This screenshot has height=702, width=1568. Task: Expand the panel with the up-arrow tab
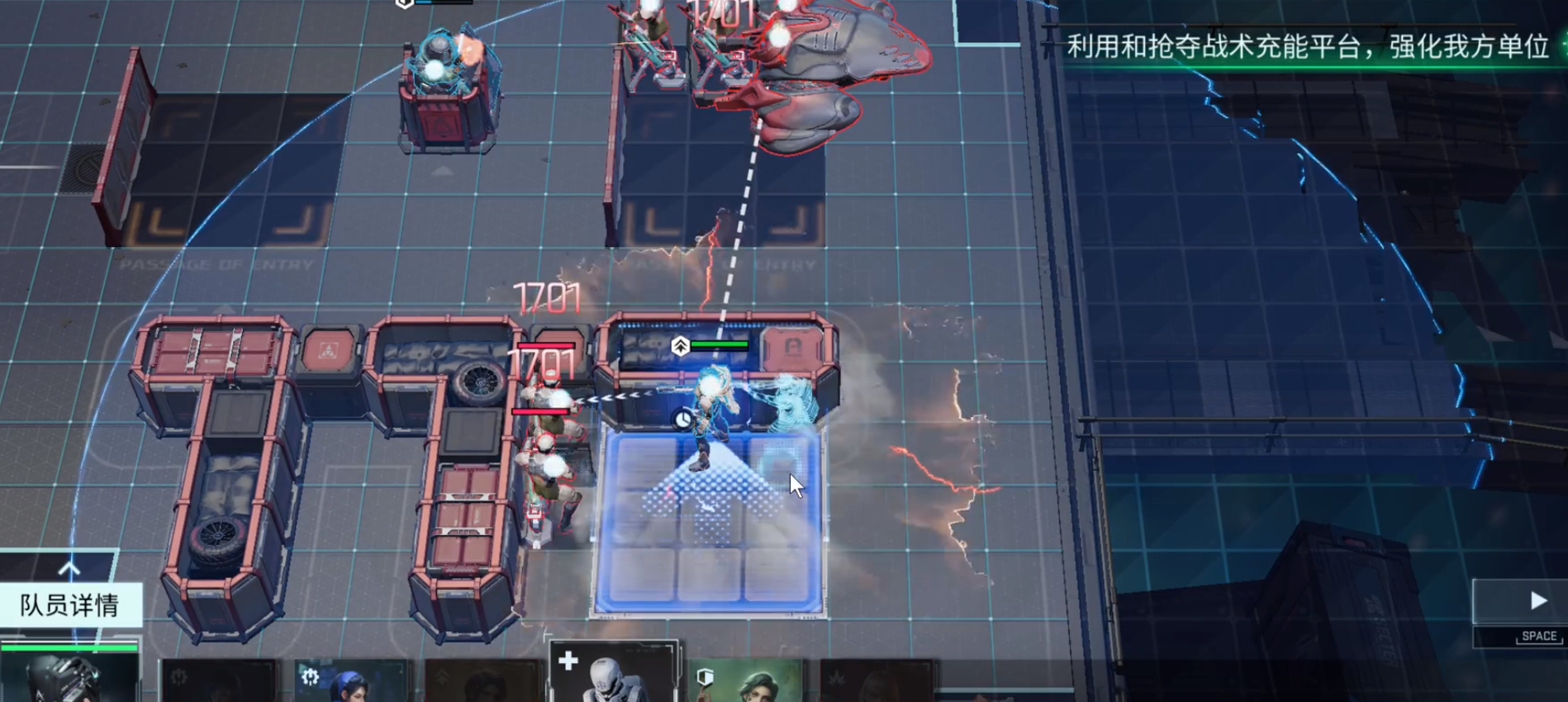(x=69, y=568)
